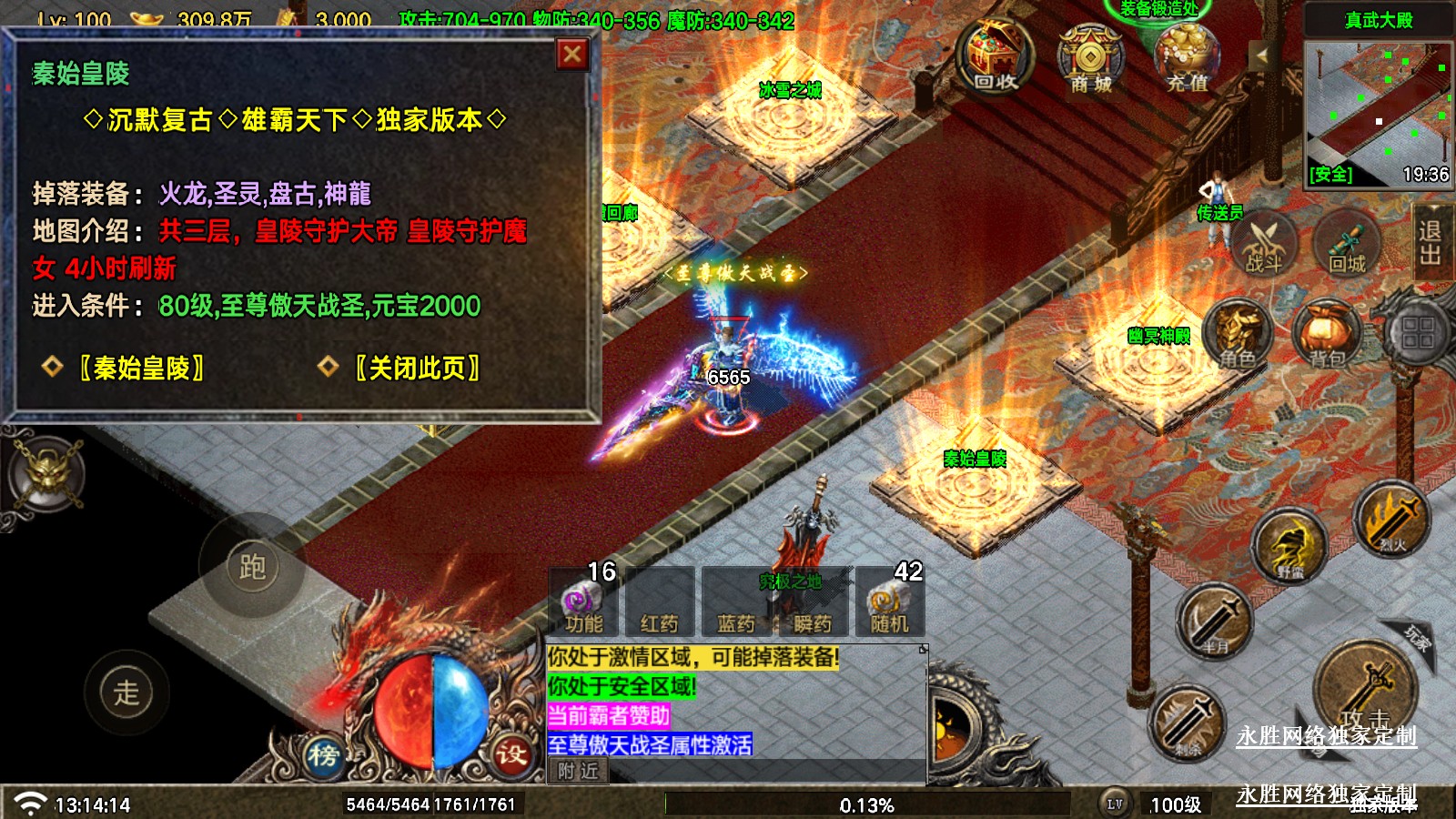Open the 回收 treasure chest icon
The height and width of the screenshot is (819, 1456).
[995, 57]
